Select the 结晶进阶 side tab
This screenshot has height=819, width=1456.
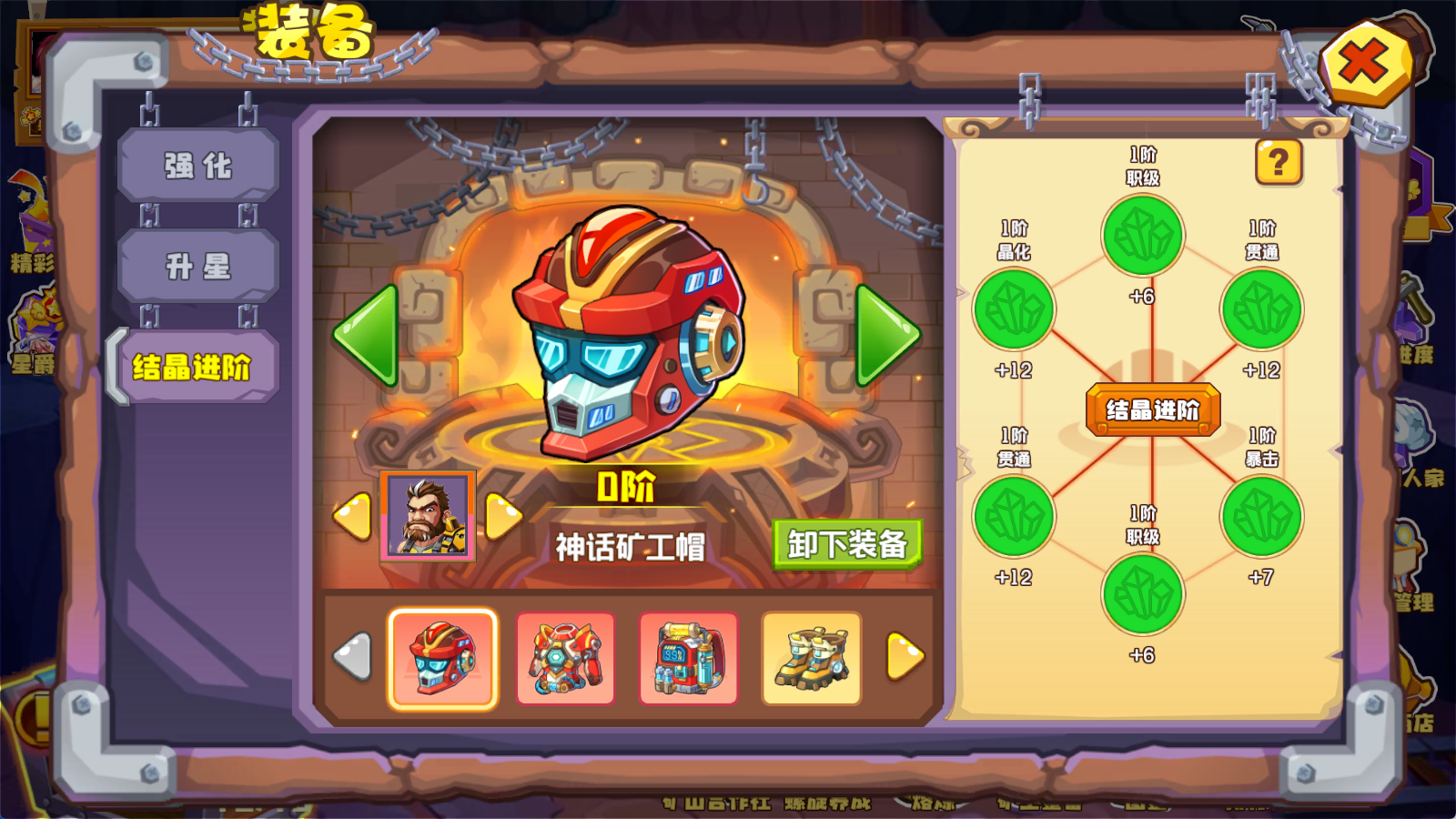[x=193, y=367]
